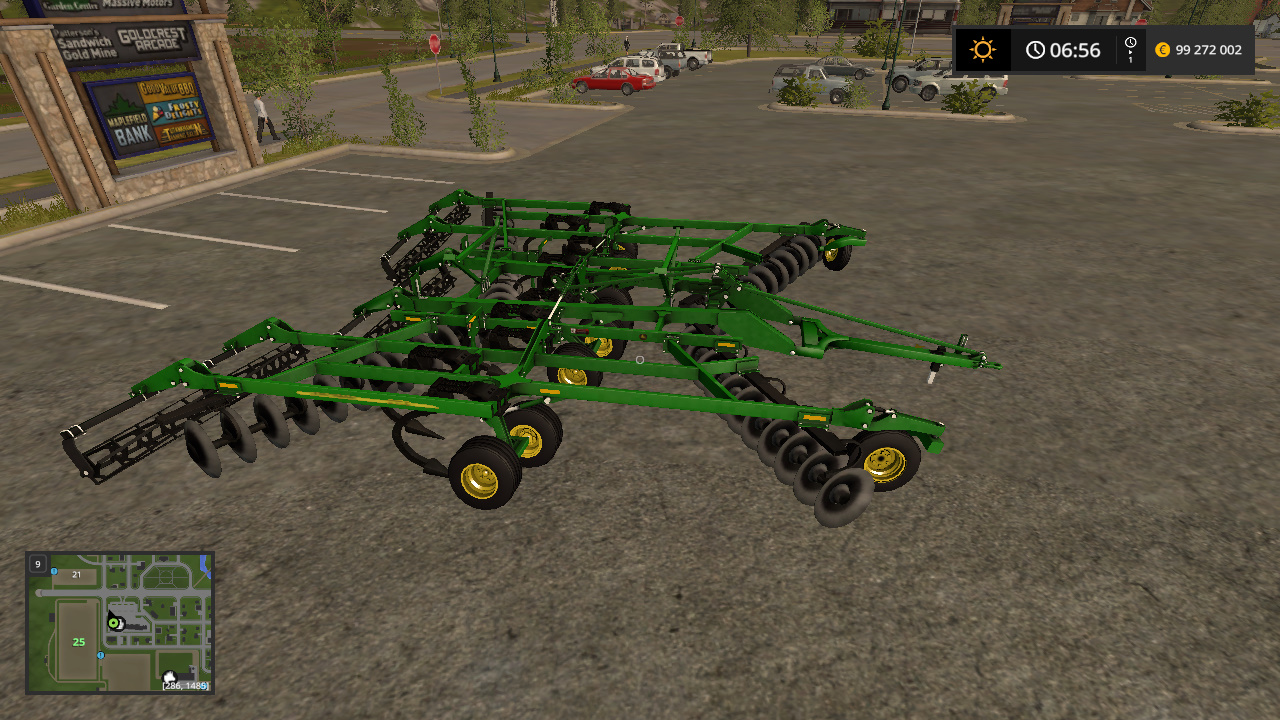Click the euro coin currency icon
Viewport: 1280px width, 720px height.
point(1161,48)
